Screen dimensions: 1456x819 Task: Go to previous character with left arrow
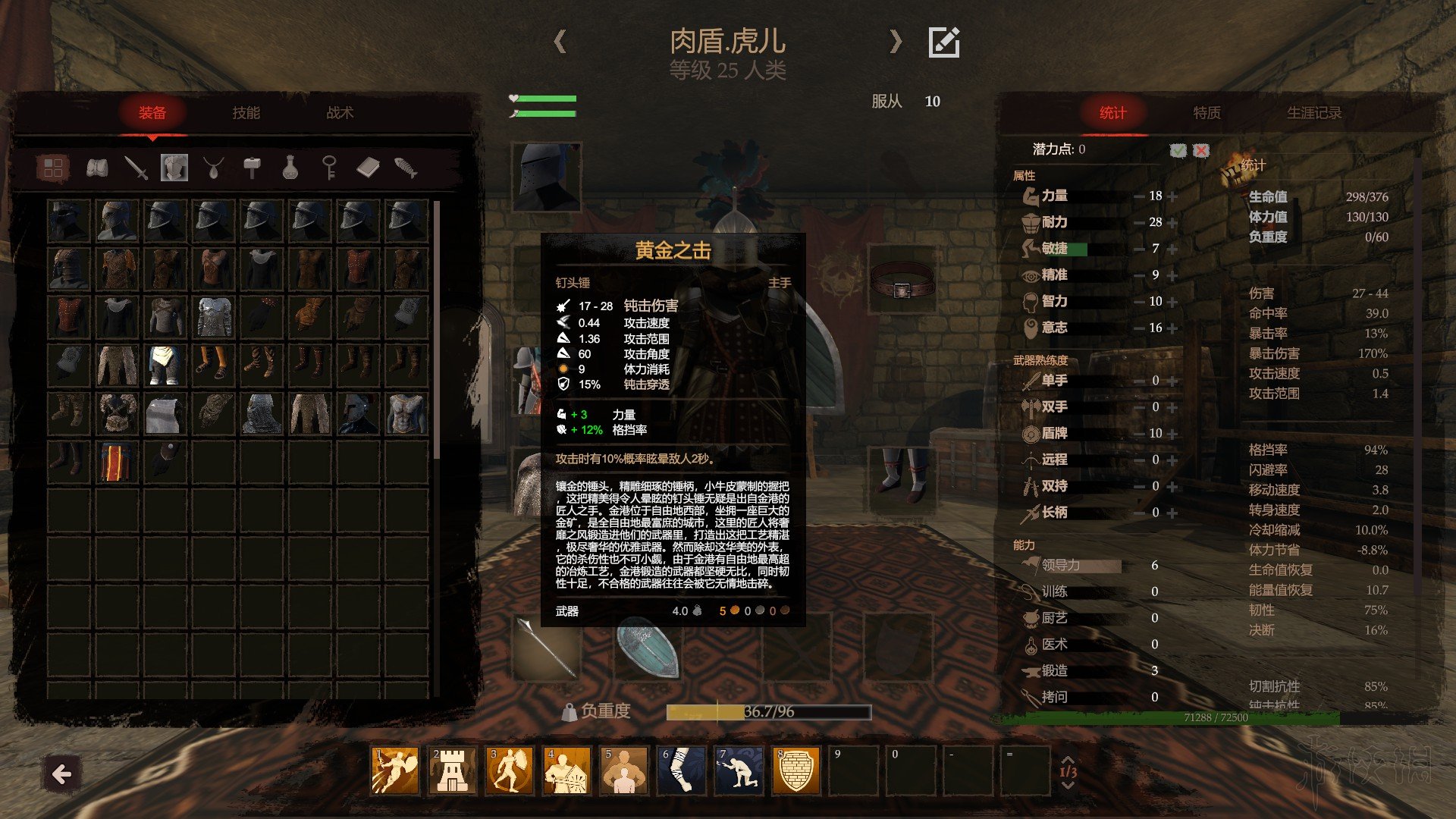point(560,42)
